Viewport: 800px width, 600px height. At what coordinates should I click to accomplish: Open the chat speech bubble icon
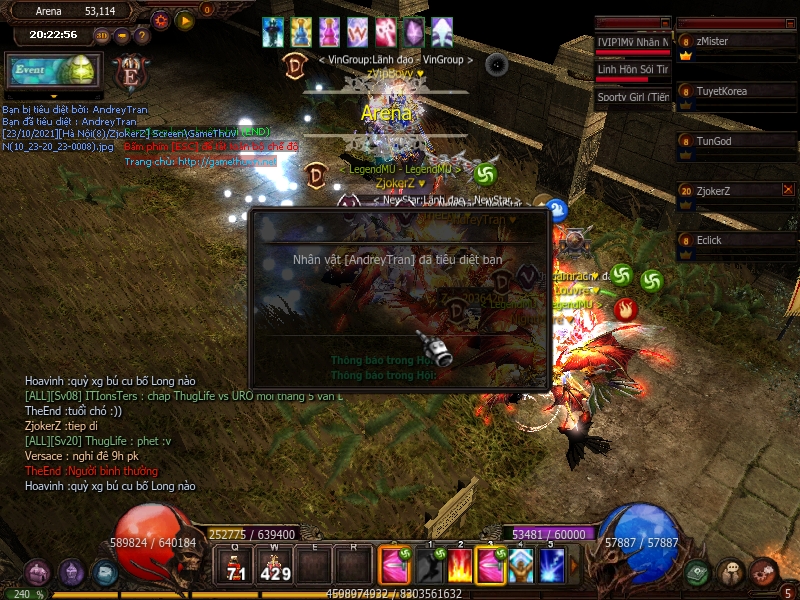pos(731,573)
